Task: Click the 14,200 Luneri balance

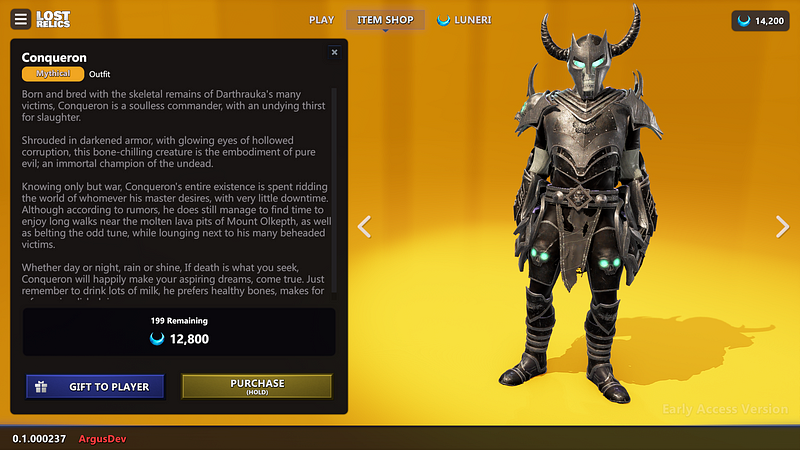Action: [x=760, y=20]
